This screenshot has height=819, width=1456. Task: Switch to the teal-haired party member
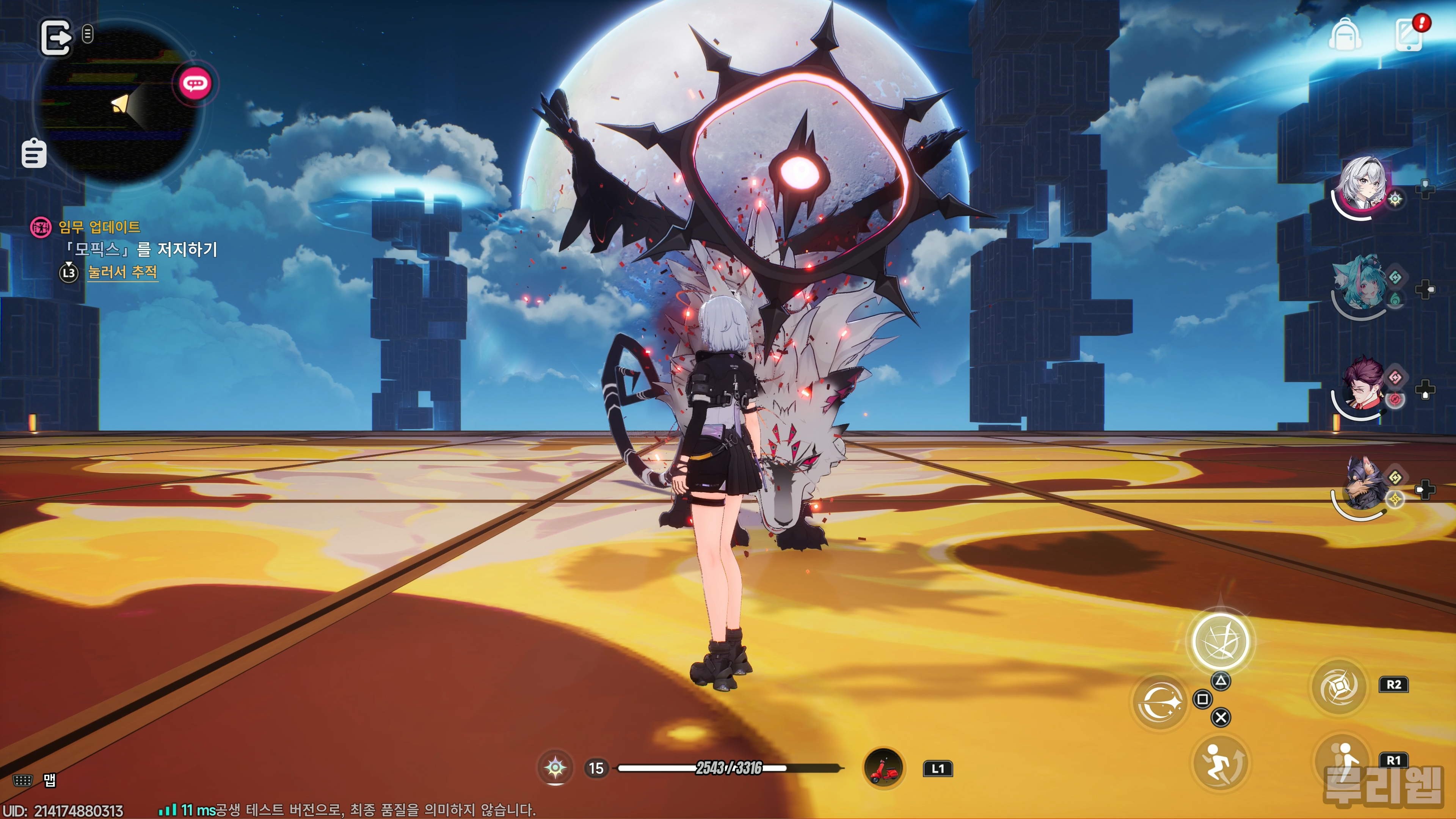[x=1359, y=286]
